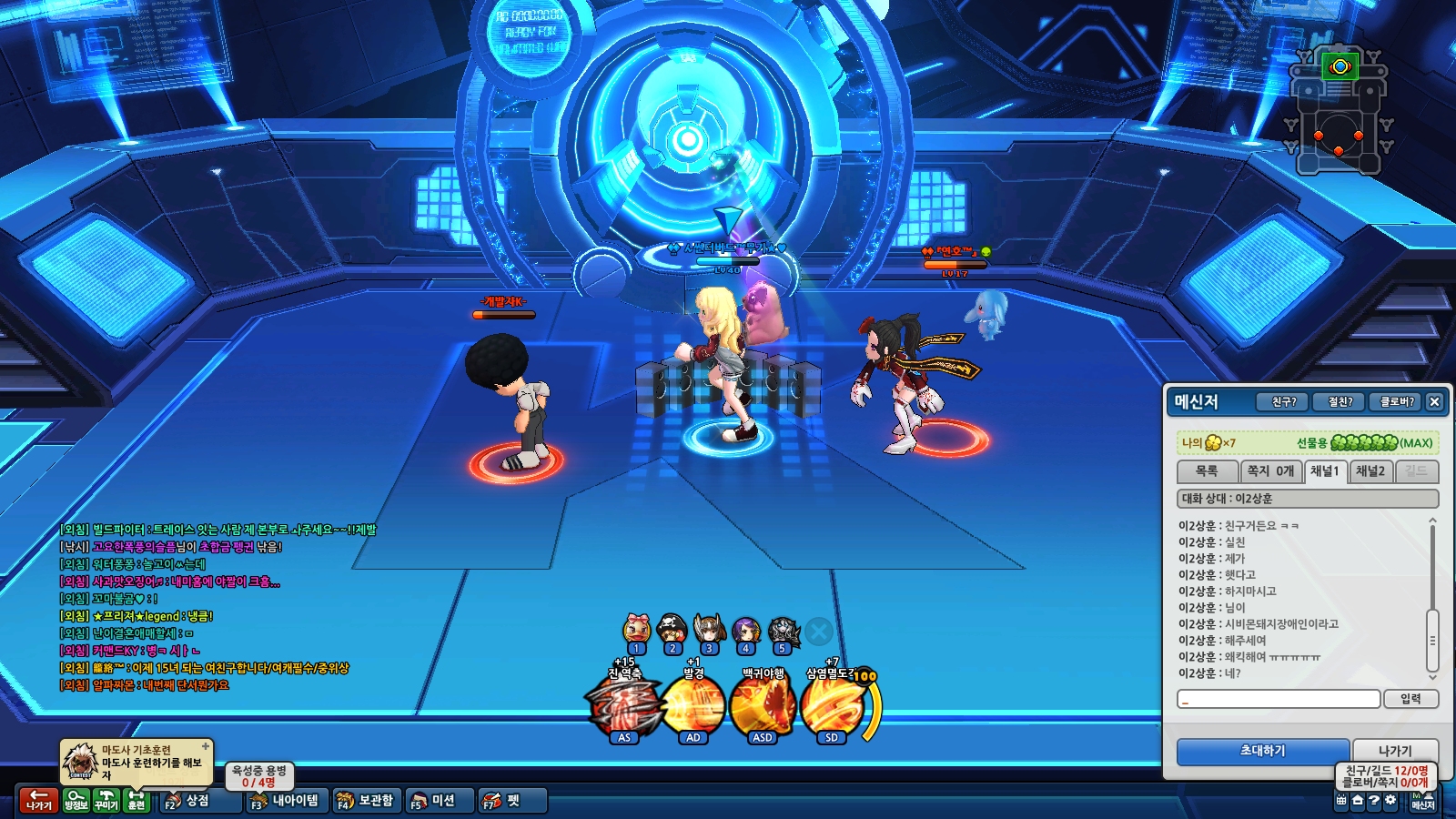Open the gear settings icon in the bottom-right corner

tap(1390, 801)
